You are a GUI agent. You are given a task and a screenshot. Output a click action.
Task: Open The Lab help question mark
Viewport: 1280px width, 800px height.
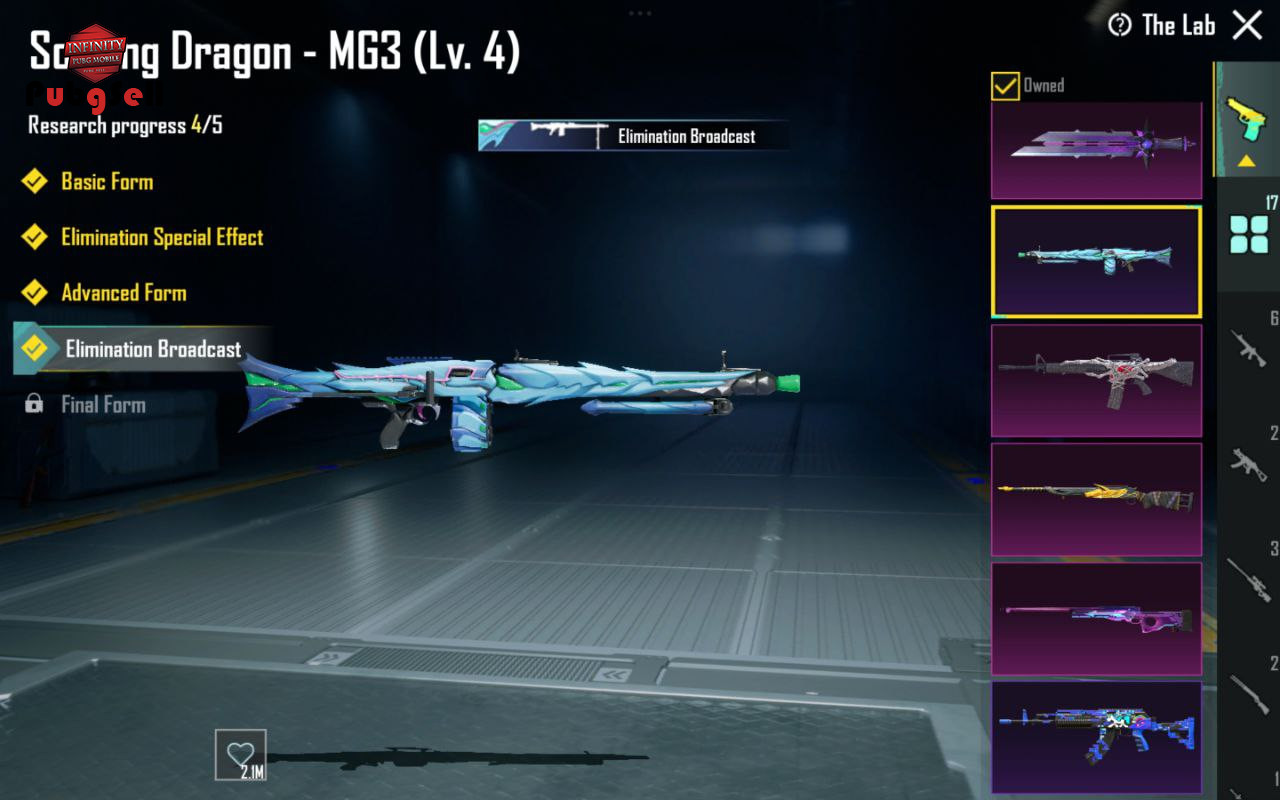click(x=1120, y=25)
